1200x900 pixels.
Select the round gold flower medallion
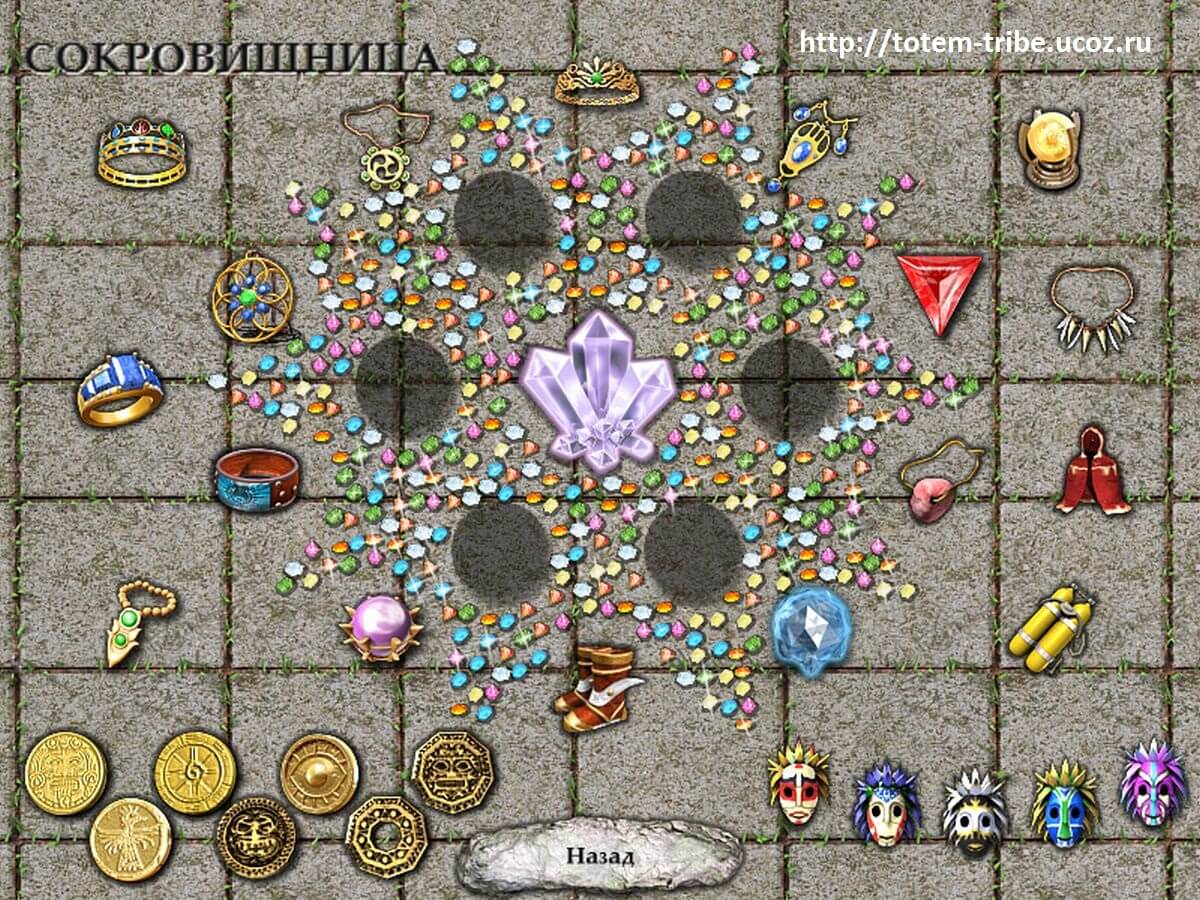[252, 297]
